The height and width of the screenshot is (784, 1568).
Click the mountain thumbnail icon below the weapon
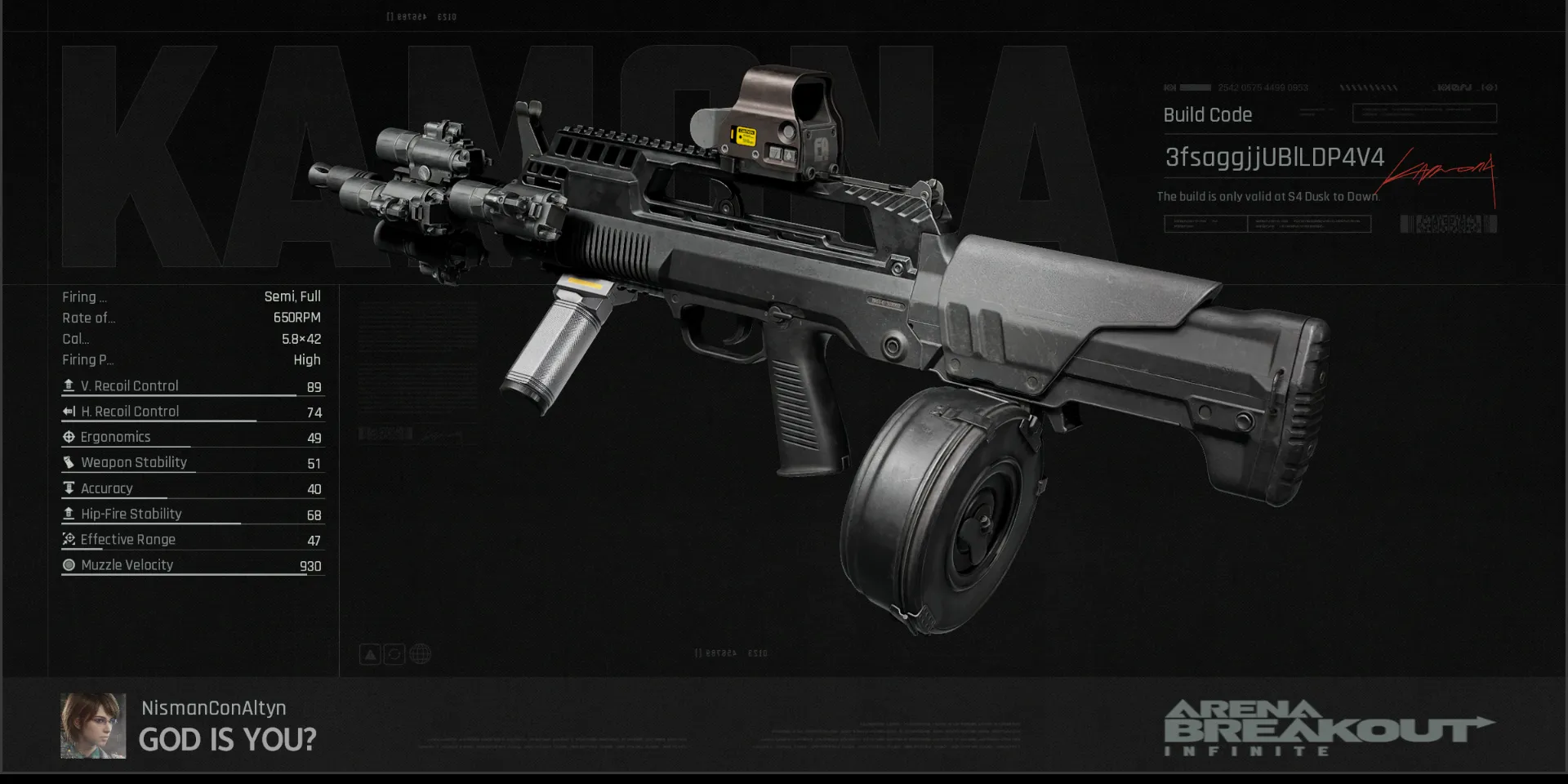(x=370, y=653)
